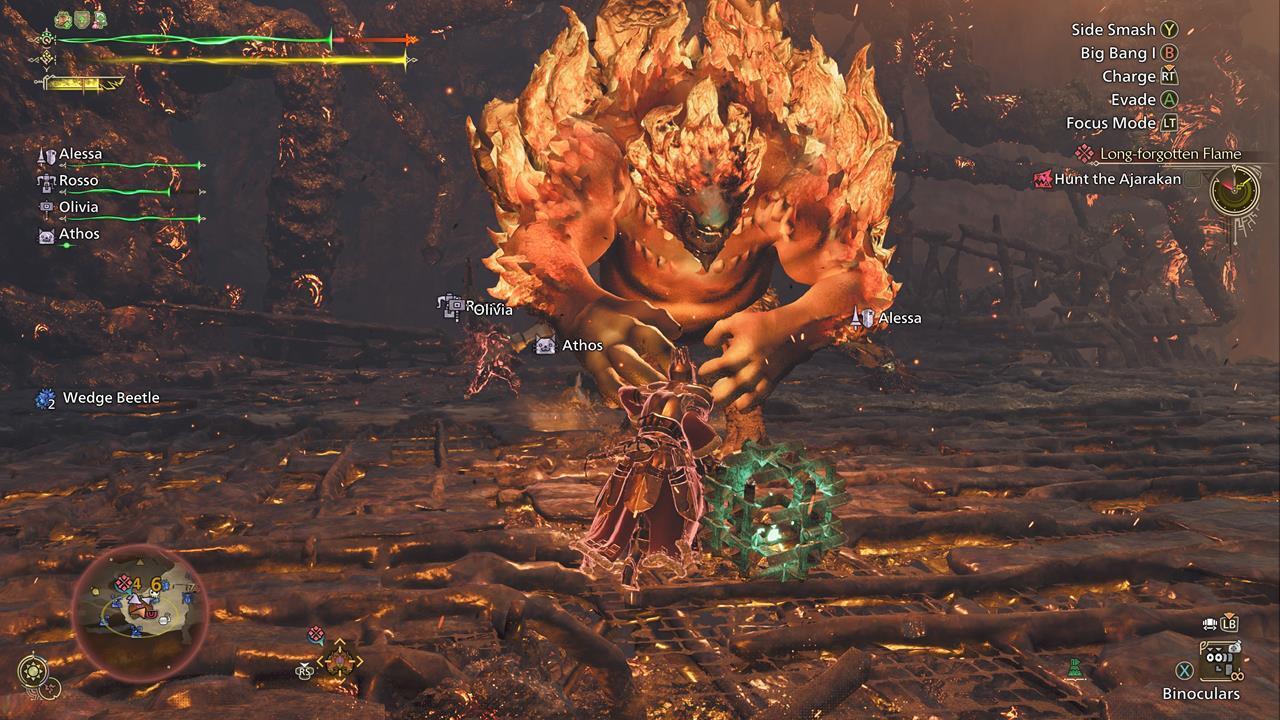Select the flower target-selector icon with yellow arrows
Image resolution: width=1280 pixels, height=720 pixels.
(339, 660)
